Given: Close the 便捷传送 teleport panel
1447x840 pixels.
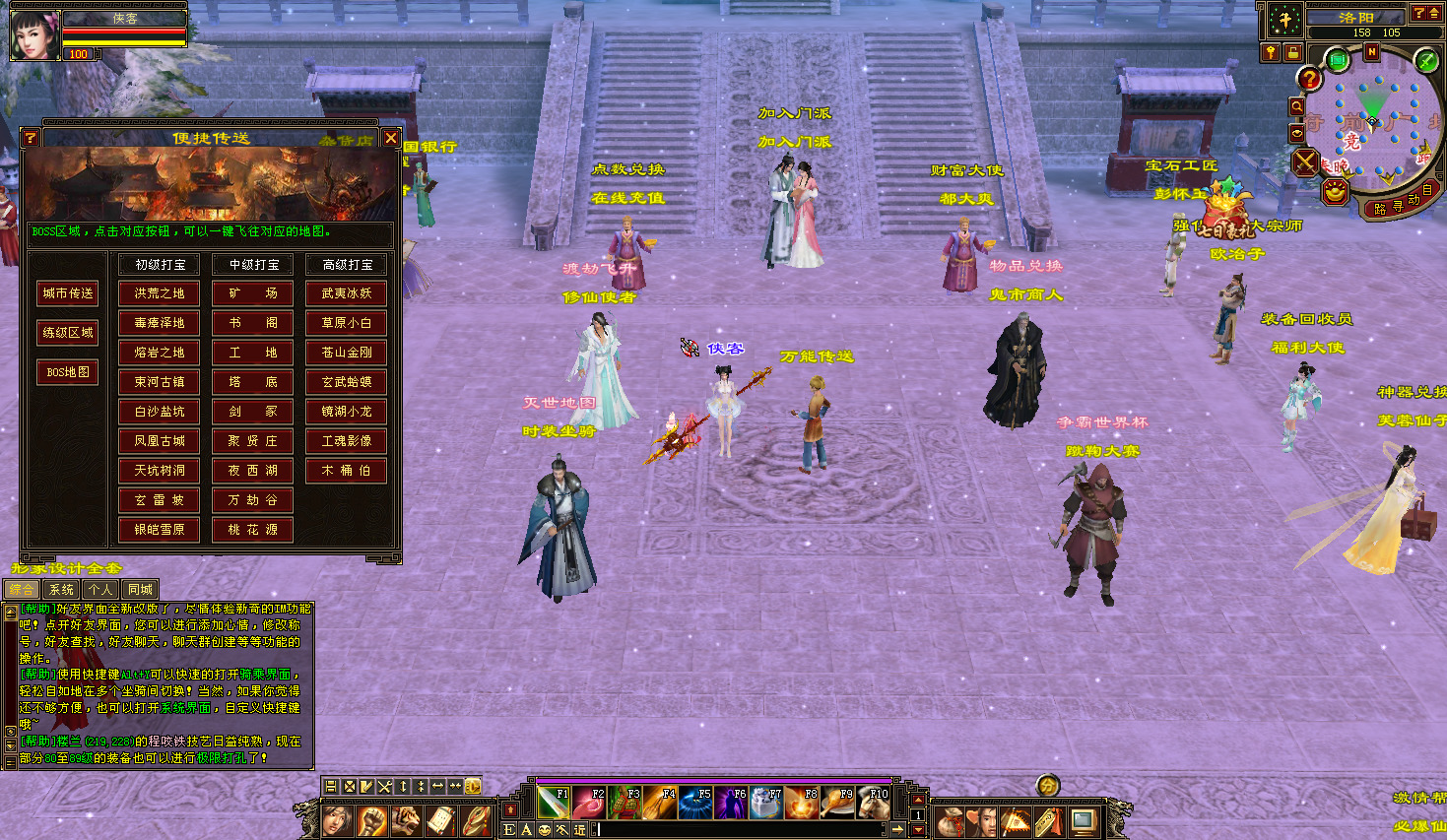Looking at the screenshot, I should pos(391,139).
